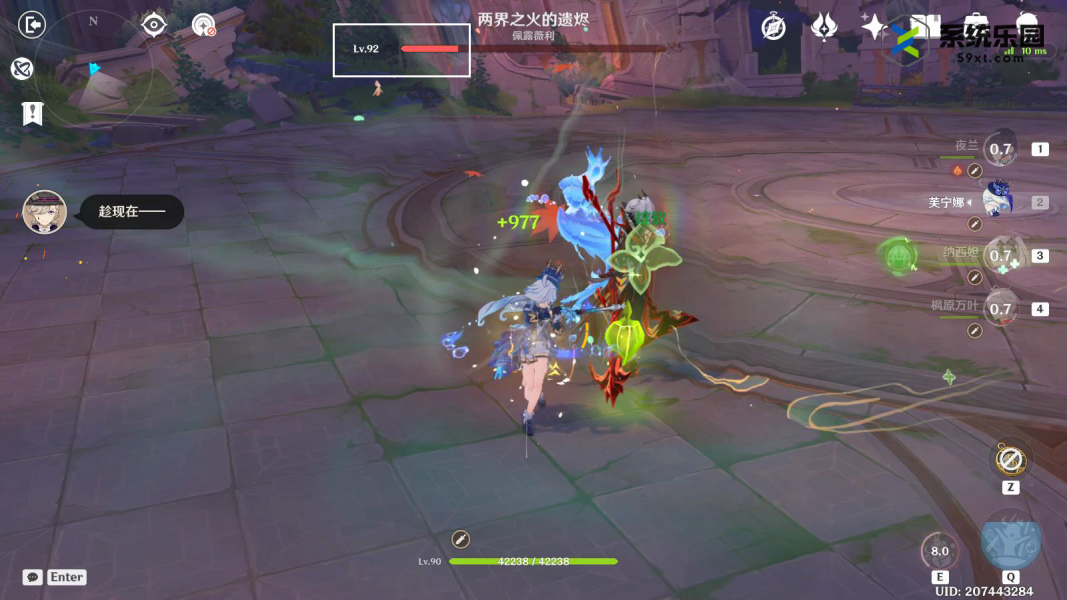Use the Elemental Skill on 8.0 cooldown
This screenshot has height=600, width=1067.
pos(940,551)
